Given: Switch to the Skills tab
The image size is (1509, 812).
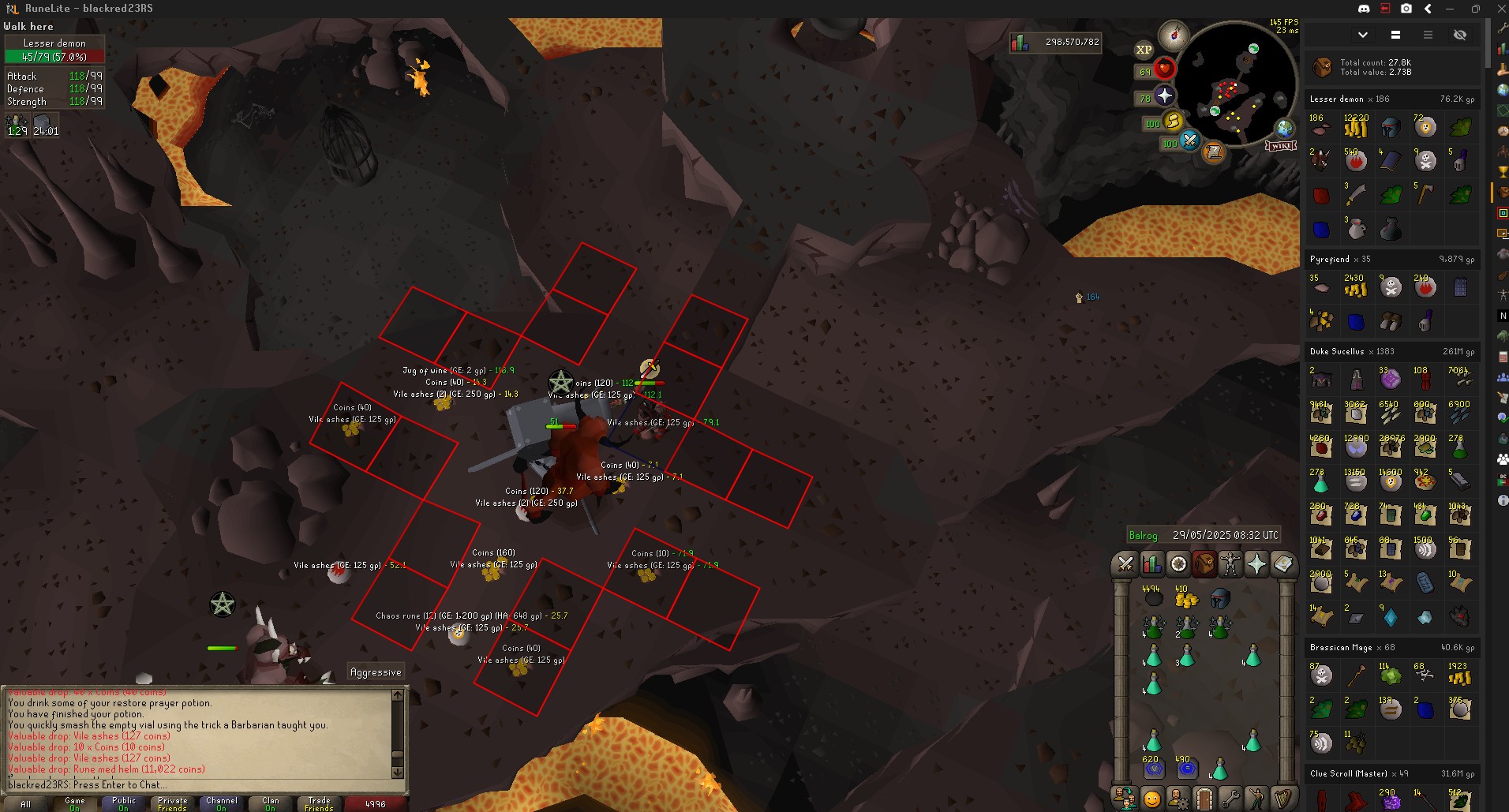Looking at the screenshot, I should [1151, 563].
